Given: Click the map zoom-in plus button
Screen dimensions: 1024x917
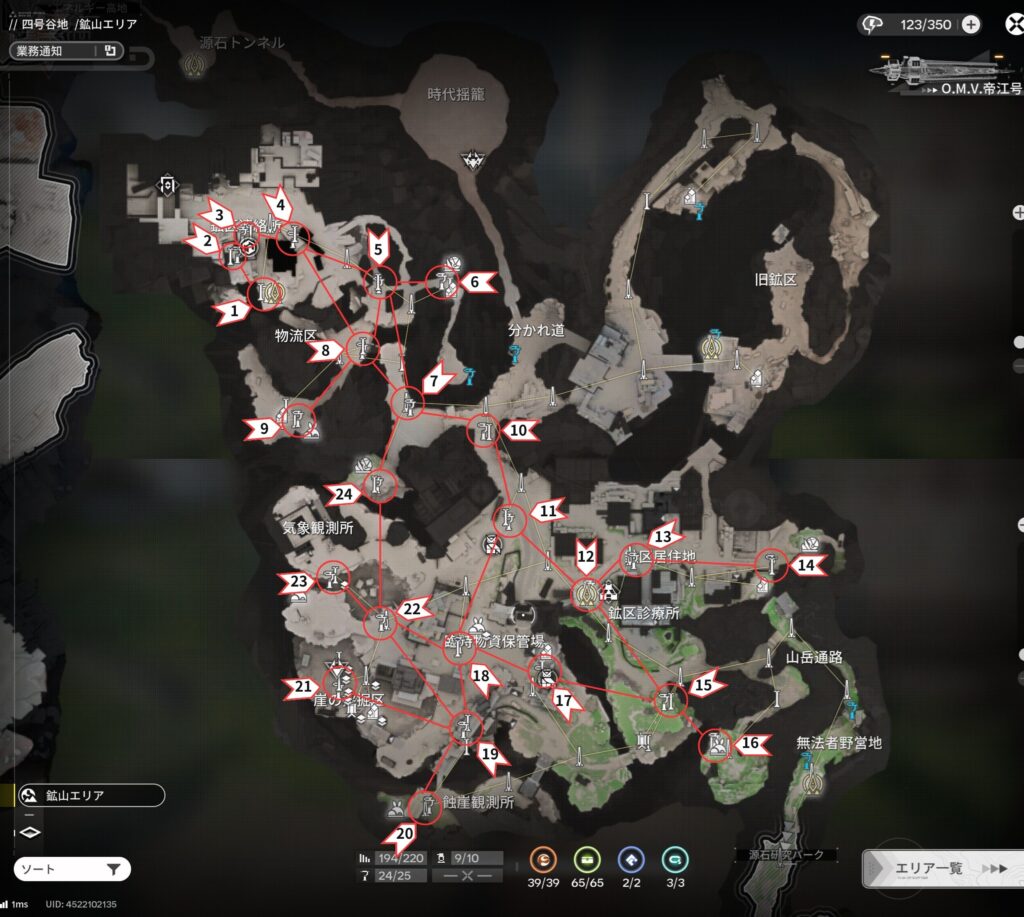Looking at the screenshot, I should click(x=1018, y=212).
